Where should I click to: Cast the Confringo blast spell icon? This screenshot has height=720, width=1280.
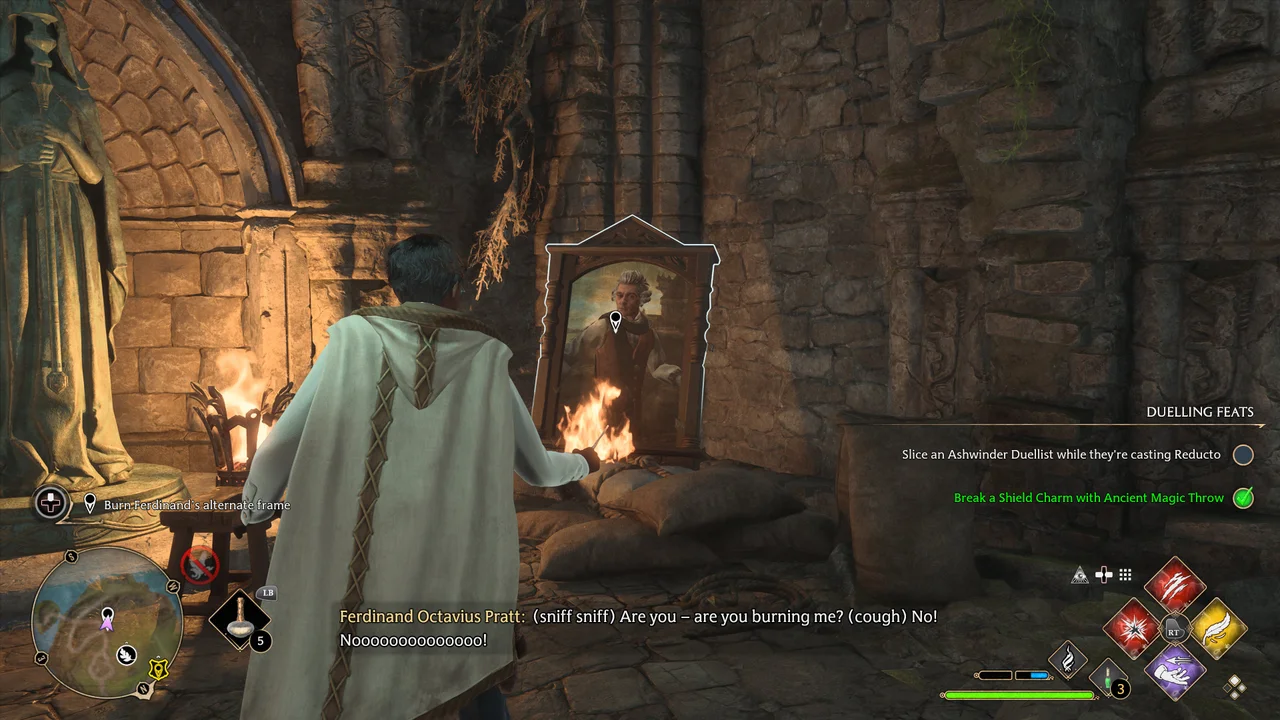(1130, 628)
